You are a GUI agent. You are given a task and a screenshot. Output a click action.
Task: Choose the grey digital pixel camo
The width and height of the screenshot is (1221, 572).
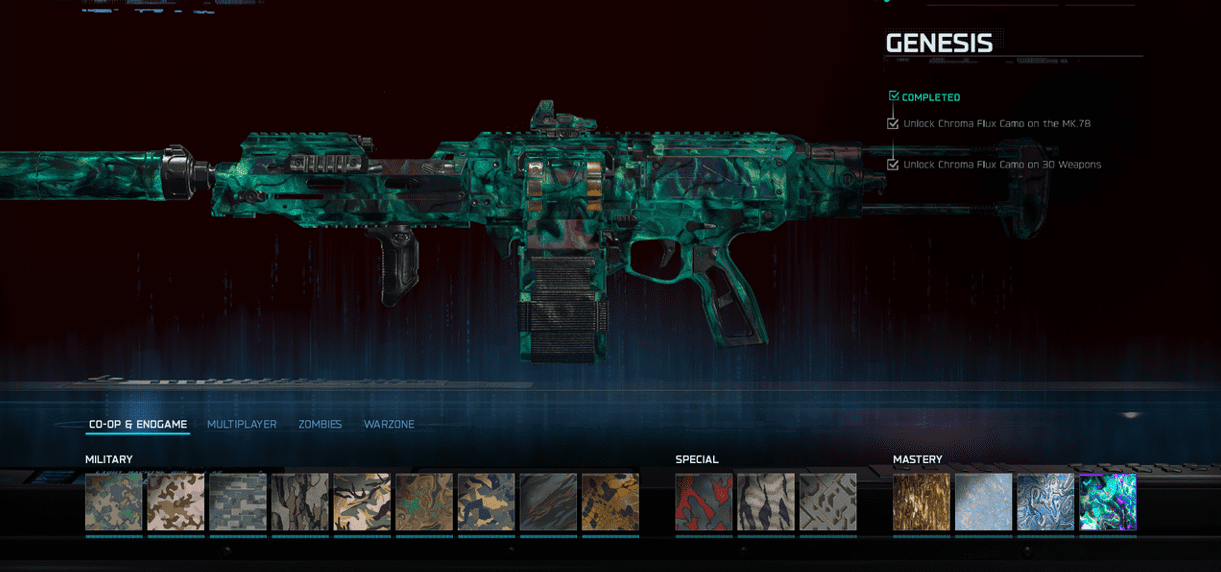[x=238, y=502]
